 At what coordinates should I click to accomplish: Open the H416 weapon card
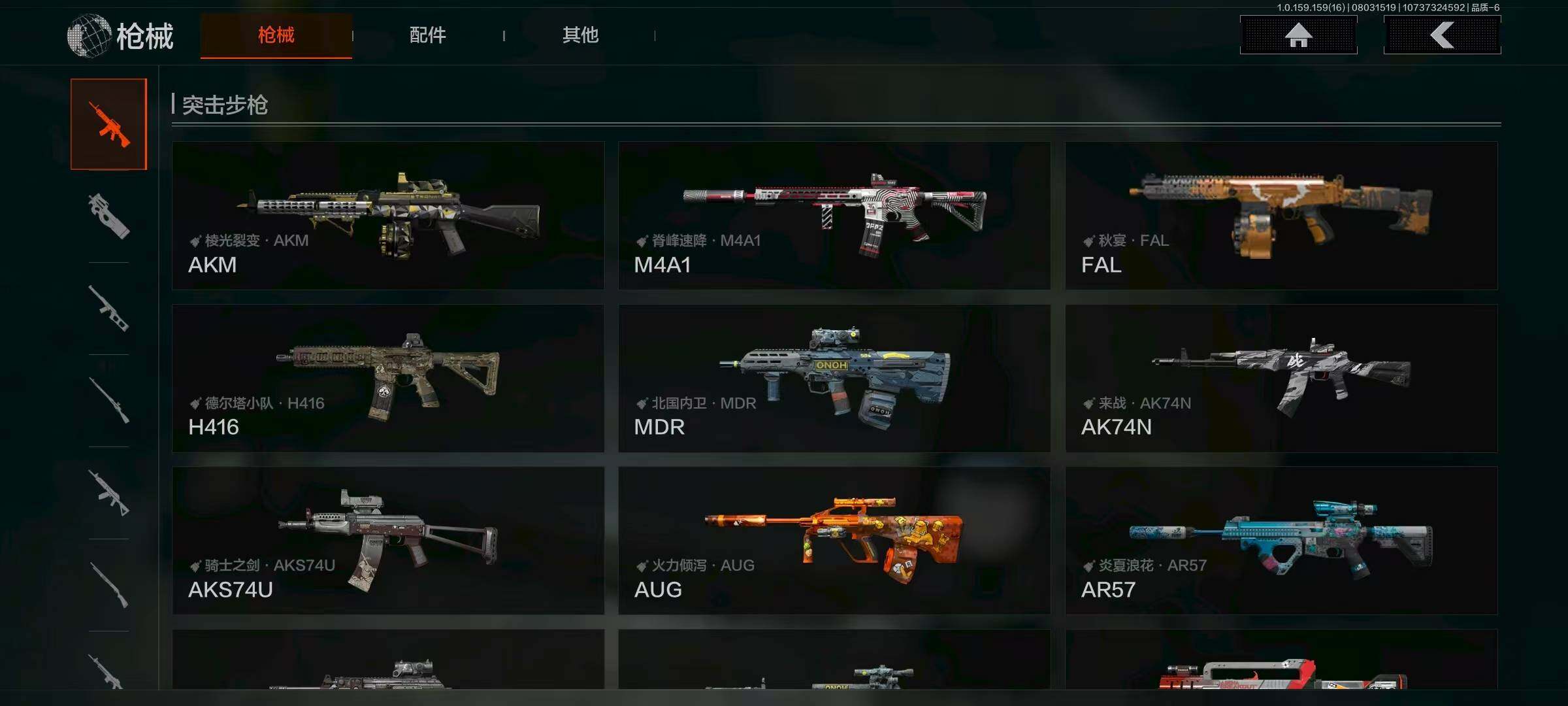[x=388, y=378]
